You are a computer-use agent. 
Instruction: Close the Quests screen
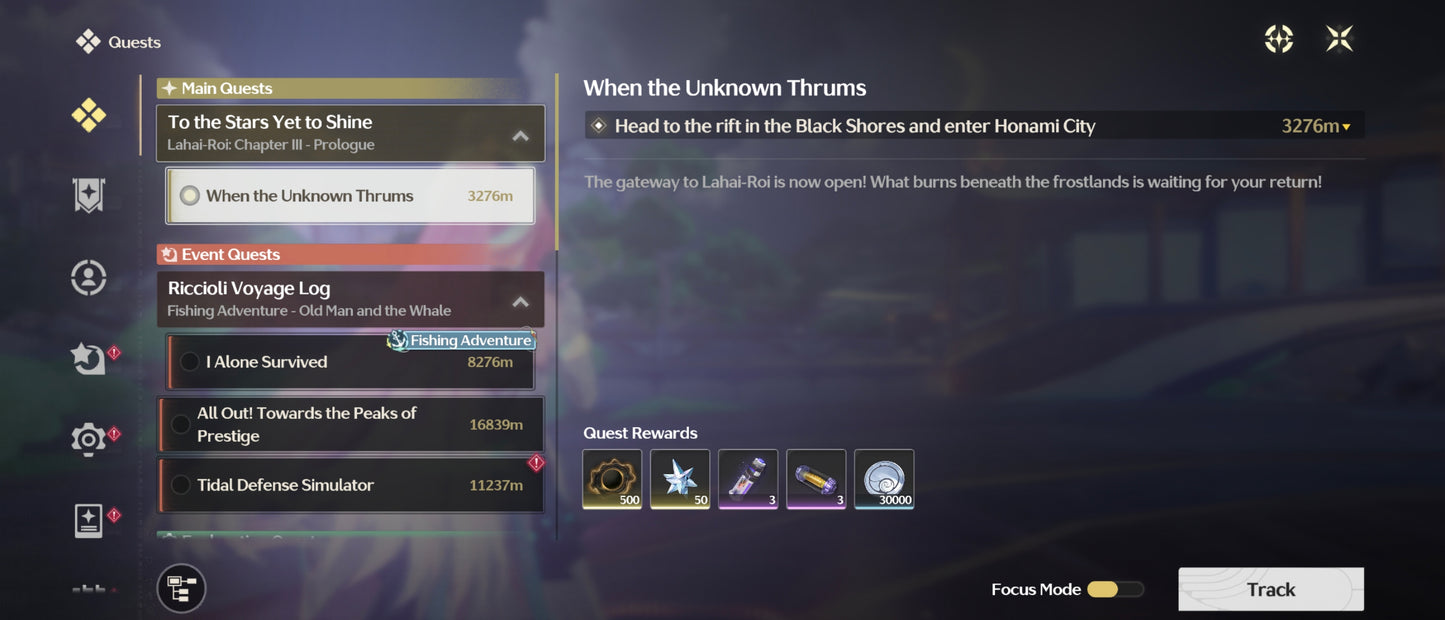[x=1339, y=39]
